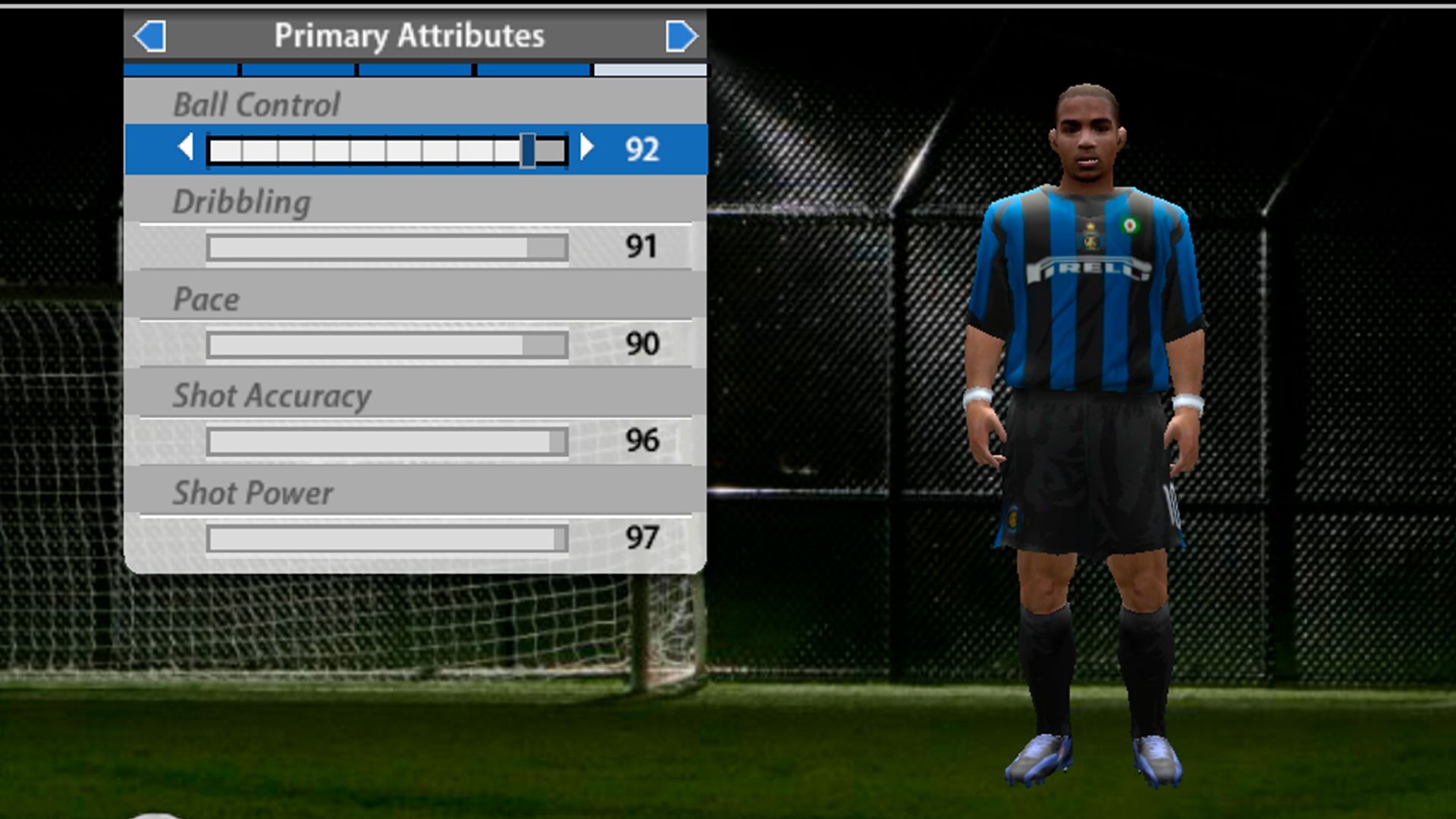Select the second blue page indicator segment
Screen dimensions: 1456x819
tap(297, 69)
